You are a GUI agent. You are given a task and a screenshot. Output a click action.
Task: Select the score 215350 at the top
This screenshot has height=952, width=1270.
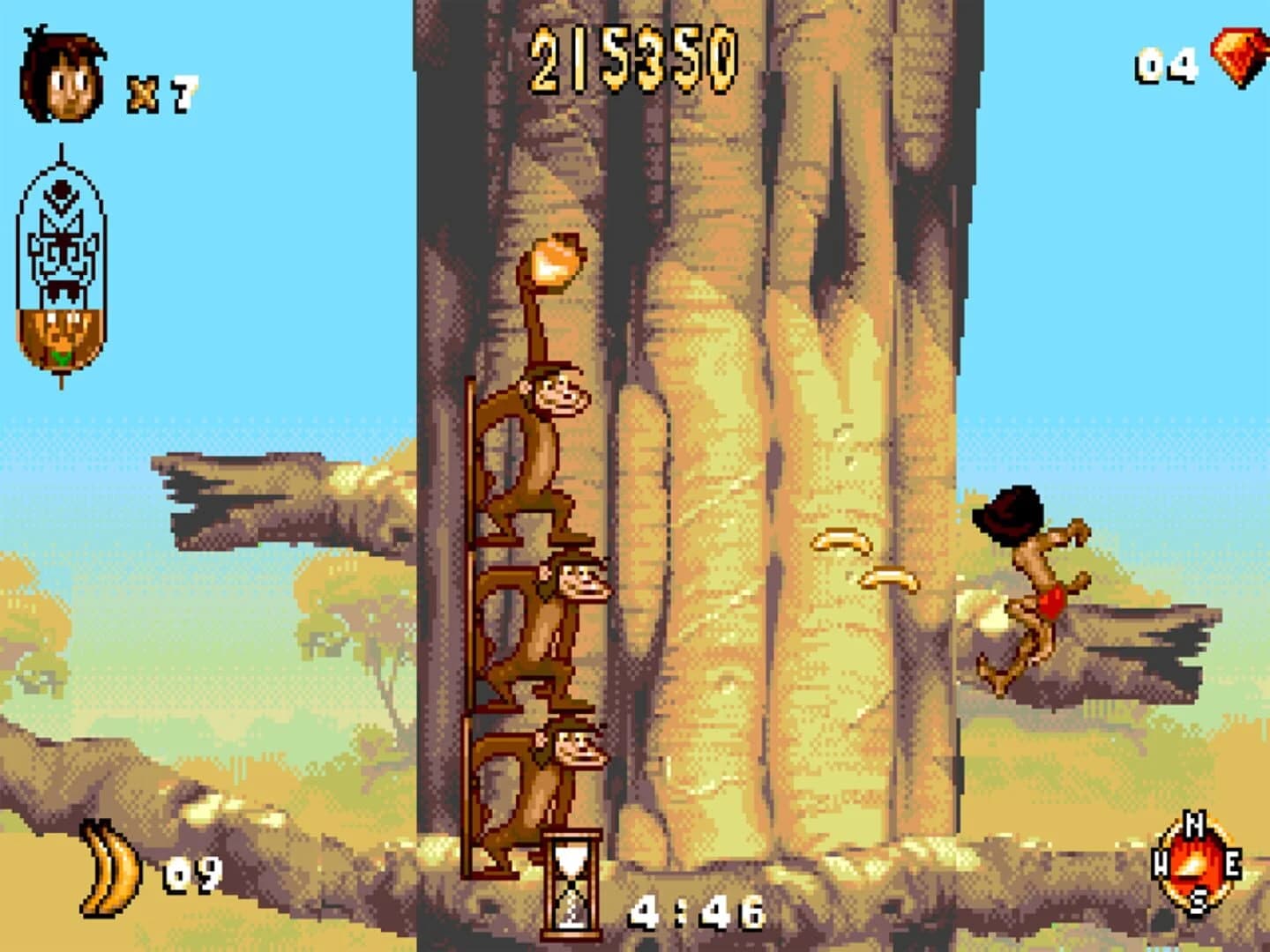point(632,62)
